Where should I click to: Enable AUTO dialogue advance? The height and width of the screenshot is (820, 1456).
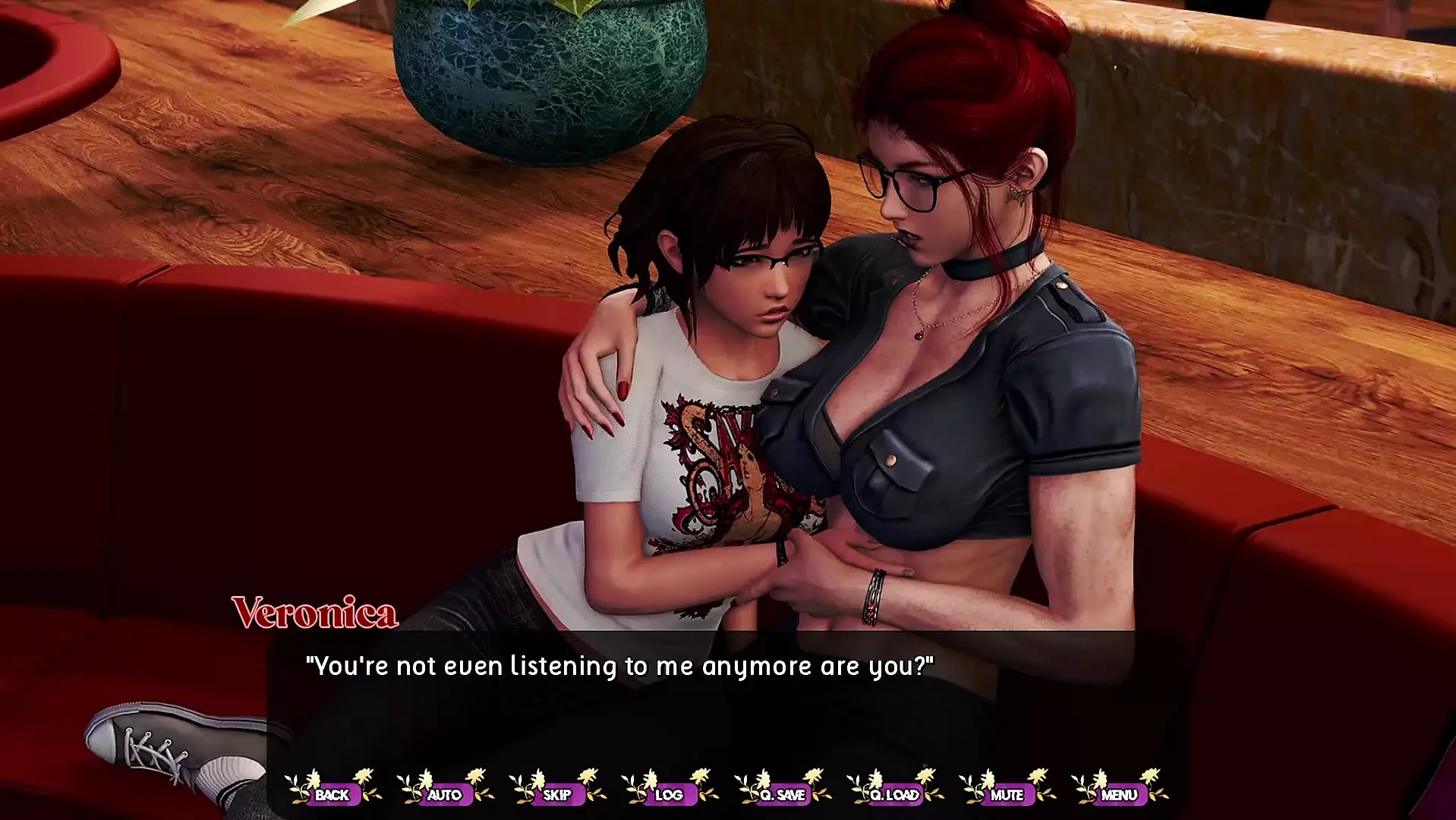[444, 794]
